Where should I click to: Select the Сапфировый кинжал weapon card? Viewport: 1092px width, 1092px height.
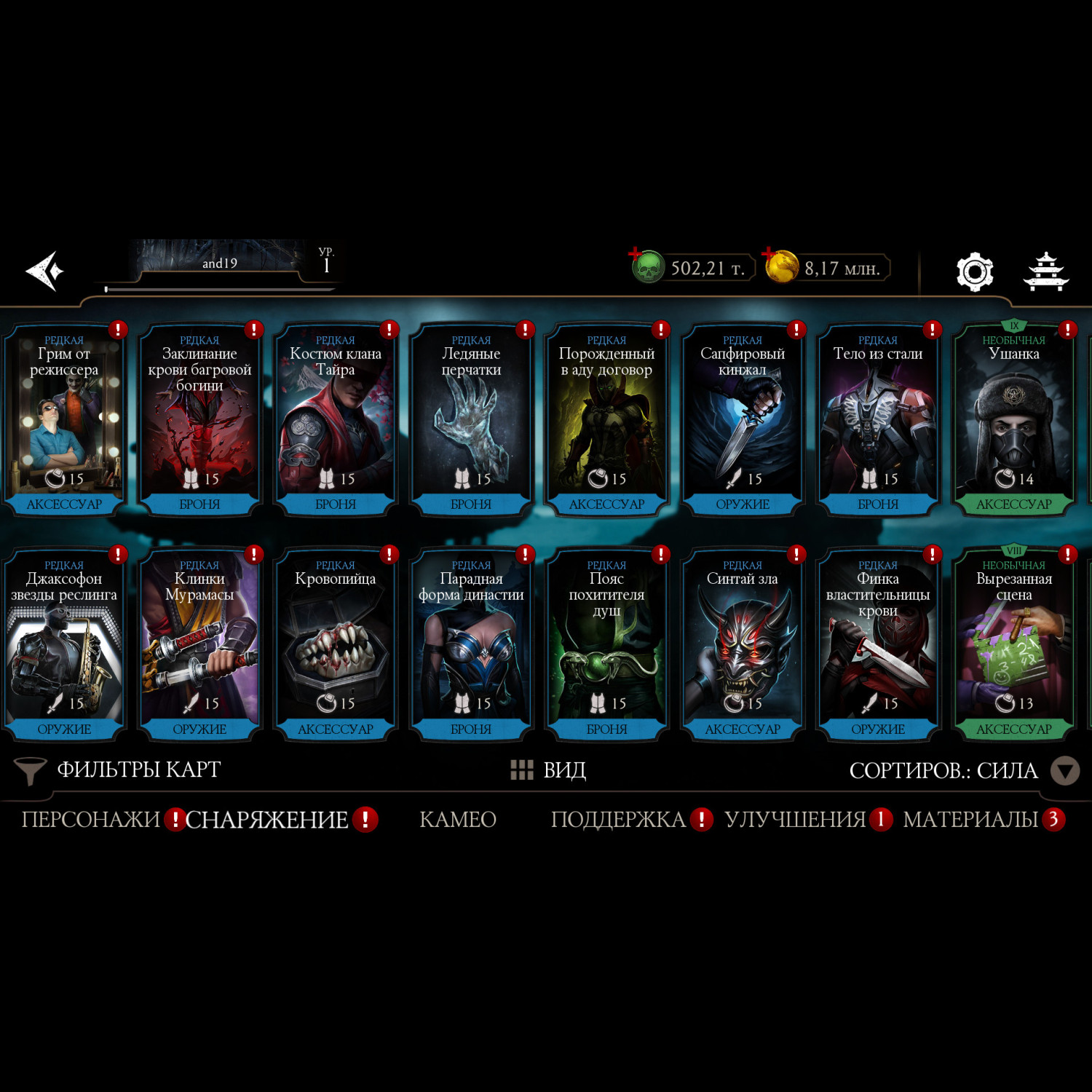(743, 420)
